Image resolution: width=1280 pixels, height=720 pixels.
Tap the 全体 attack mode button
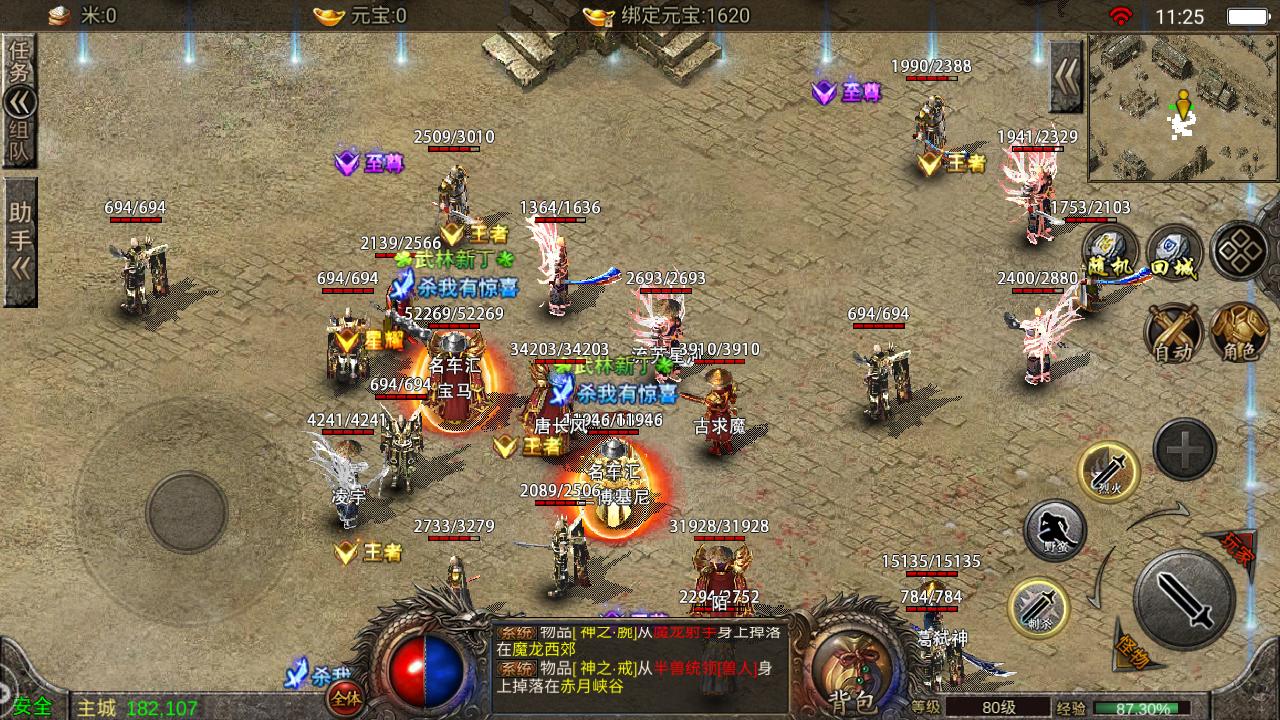click(346, 698)
